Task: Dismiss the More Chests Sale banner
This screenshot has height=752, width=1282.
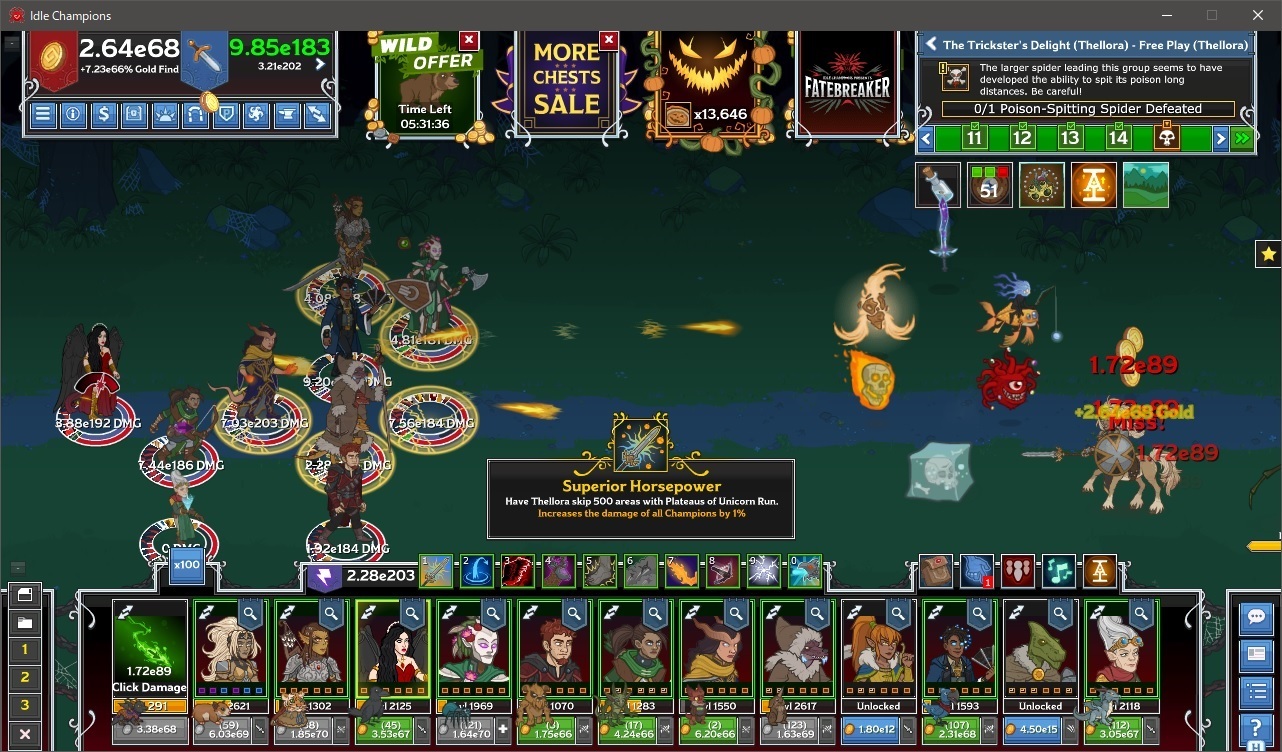Action: click(x=608, y=40)
